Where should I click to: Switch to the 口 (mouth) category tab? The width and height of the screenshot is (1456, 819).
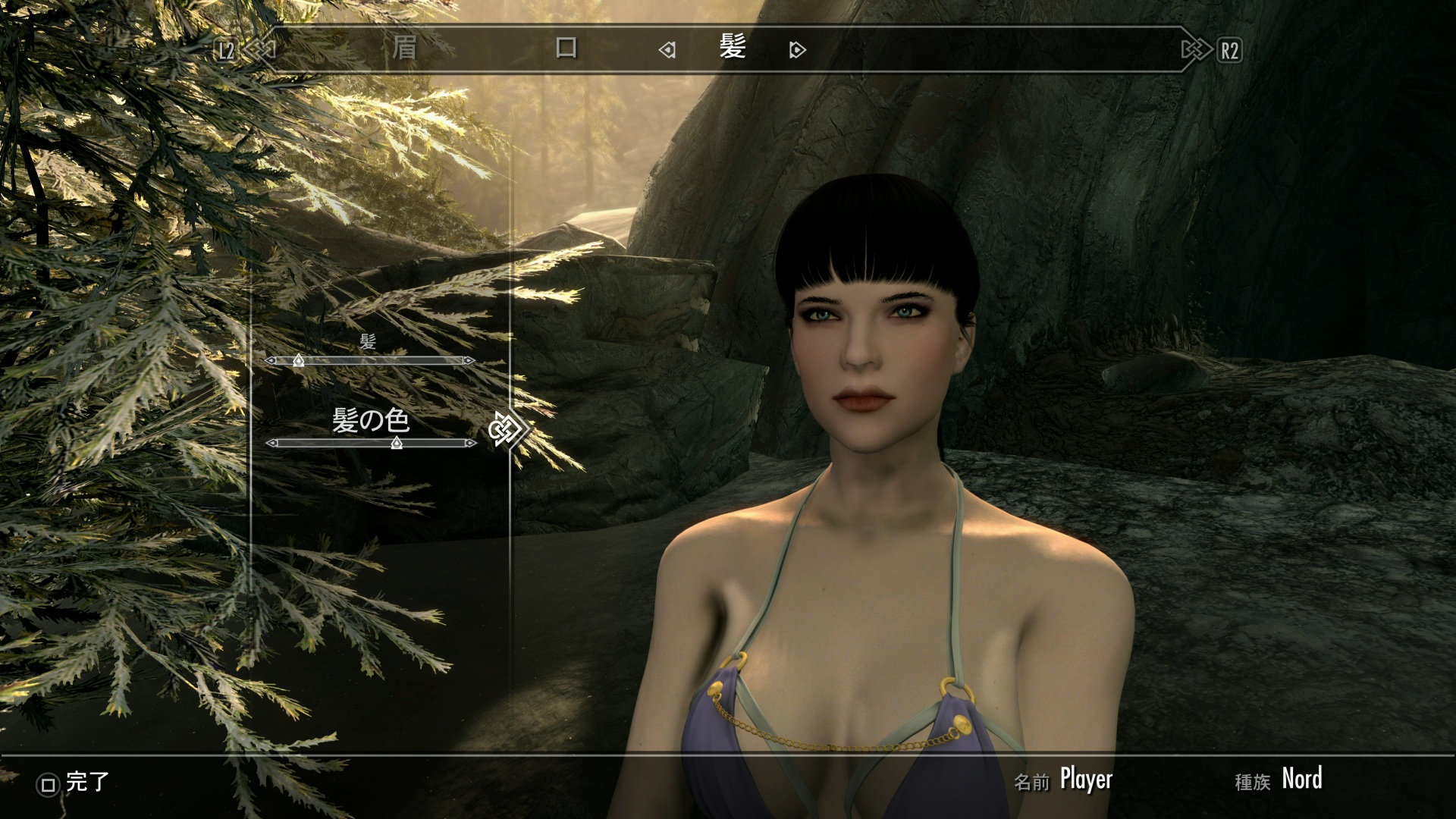click(x=566, y=49)
